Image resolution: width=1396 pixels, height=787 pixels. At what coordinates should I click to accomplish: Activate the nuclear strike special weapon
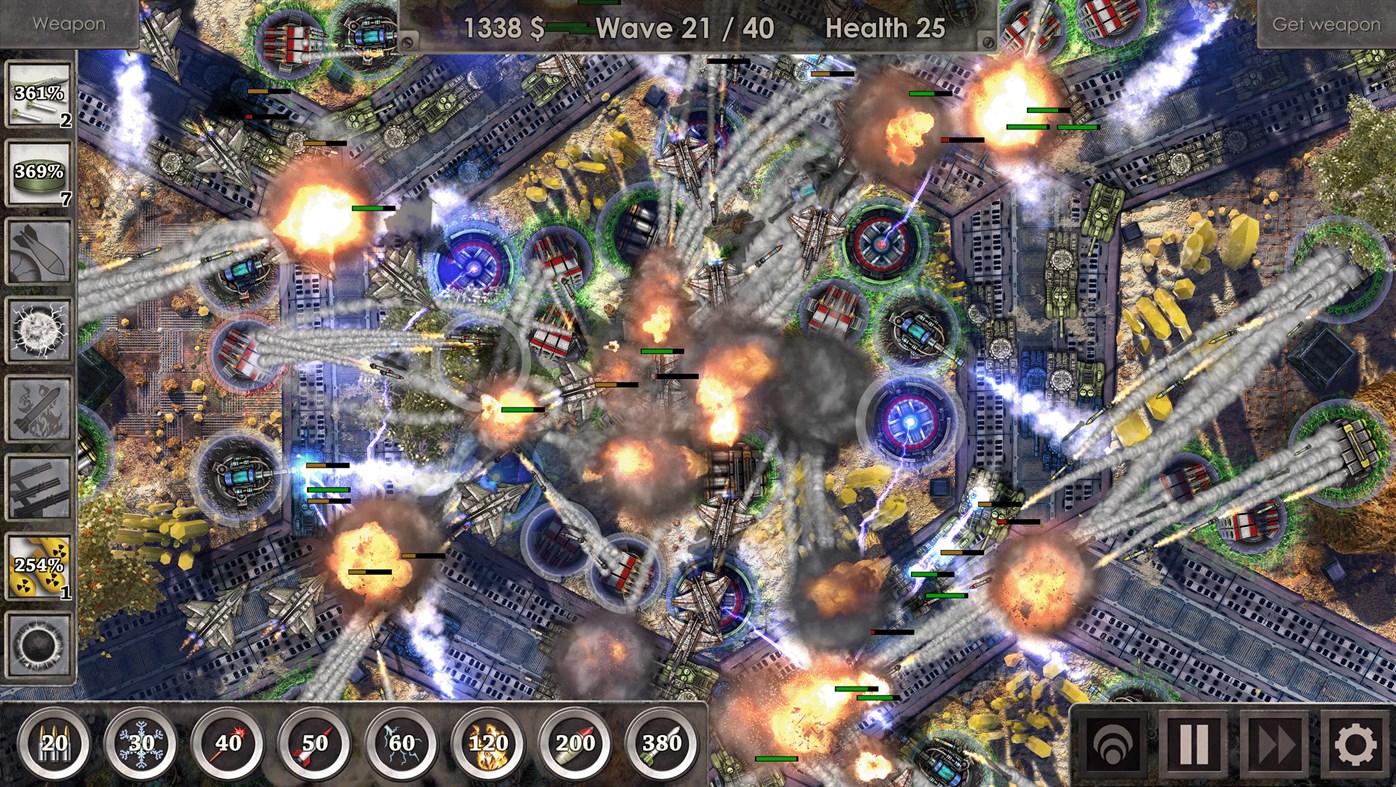tap(39, 565)
